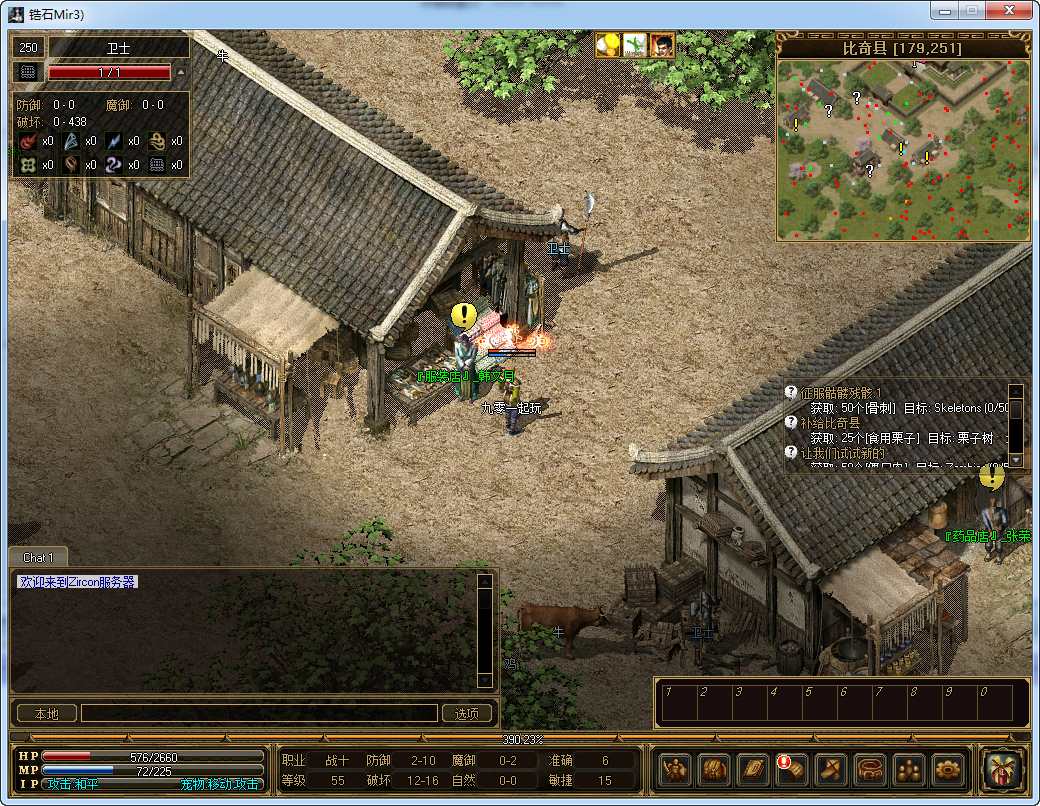Click the envelope mail icon
The height and width of the screenshot is (806, 1040).
tap(830, 769)
